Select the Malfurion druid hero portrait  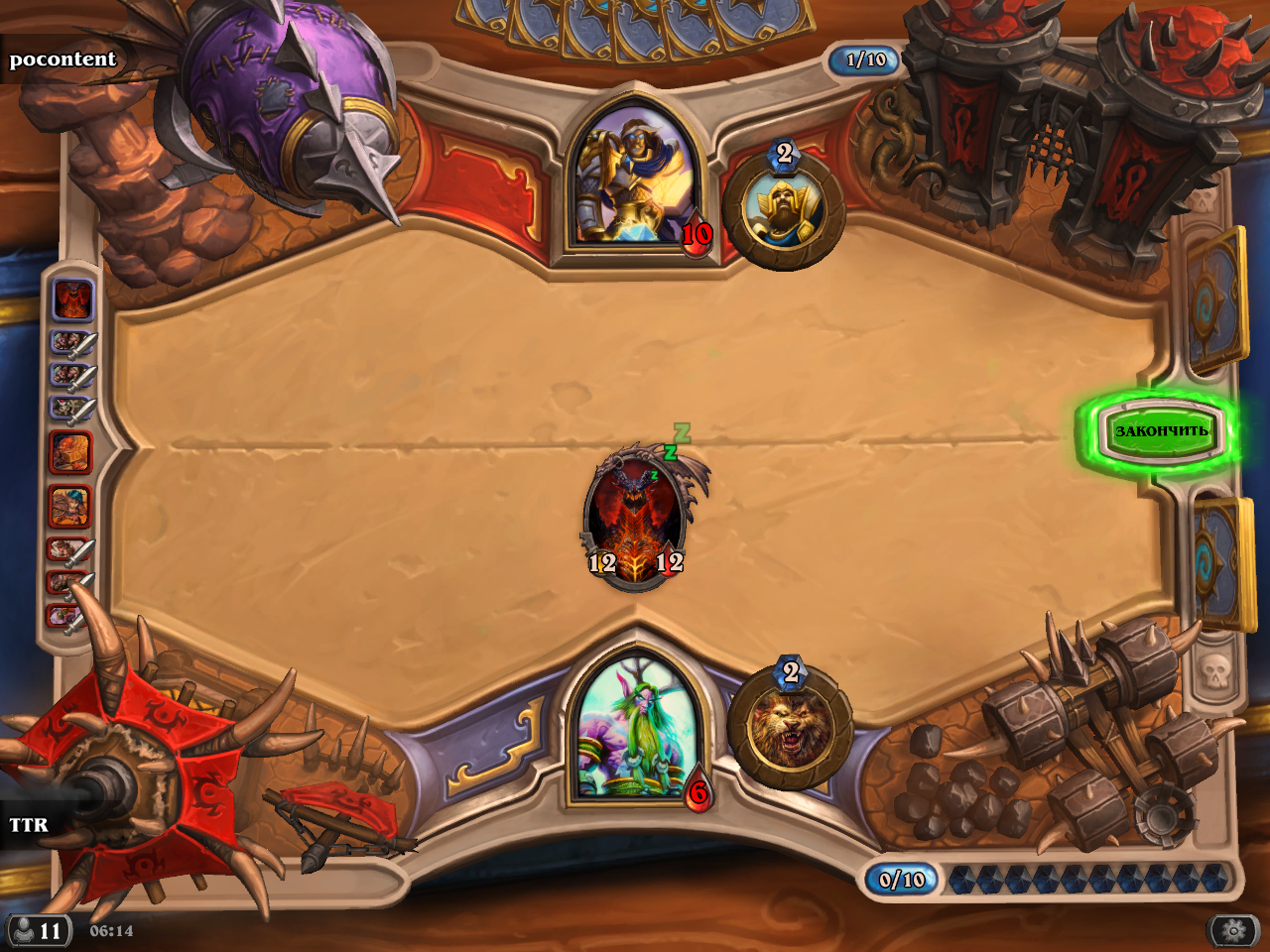pos(635,729)
